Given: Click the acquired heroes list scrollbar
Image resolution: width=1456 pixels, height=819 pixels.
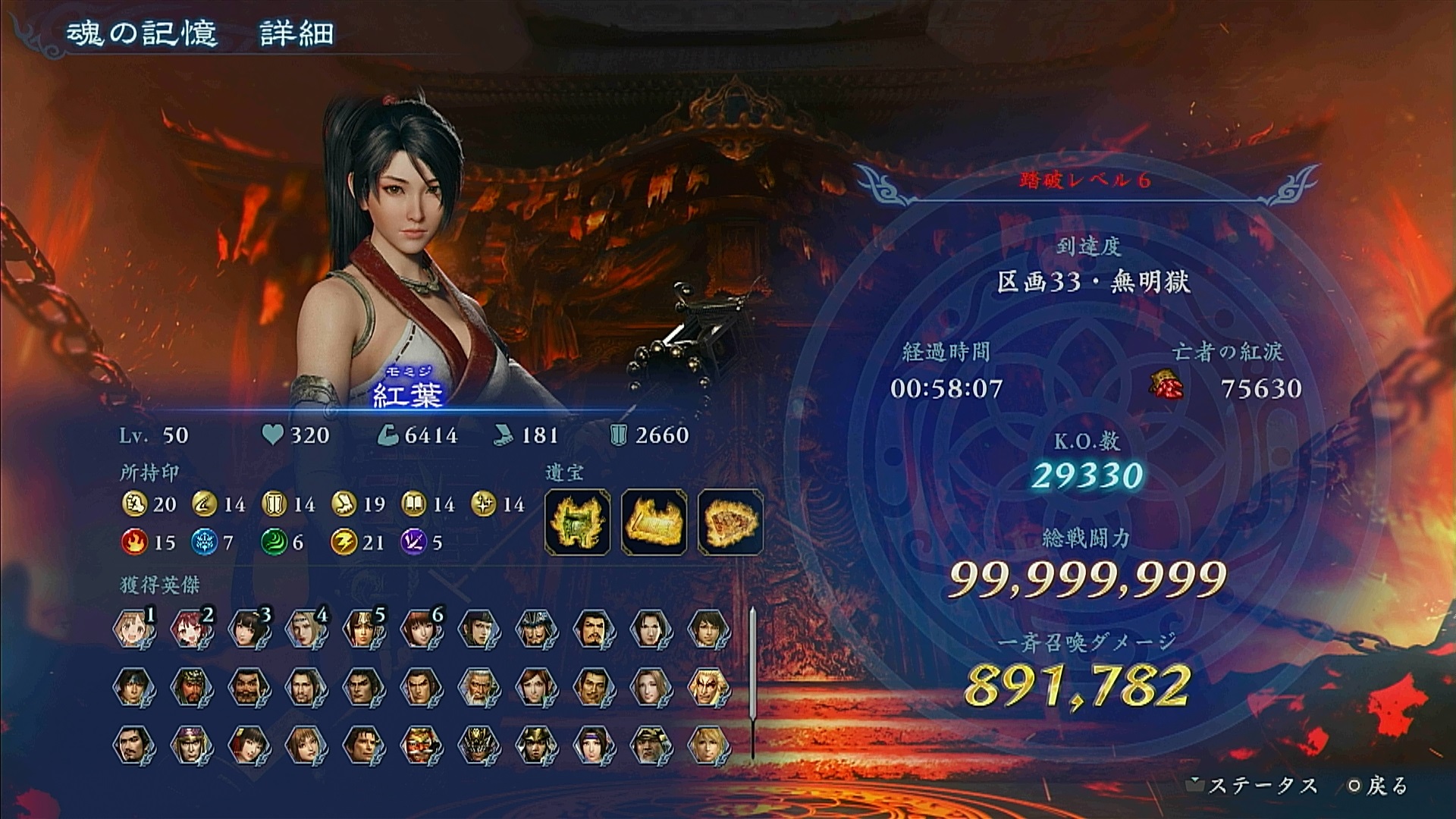Looking at the screenshot, I should 752,682.
